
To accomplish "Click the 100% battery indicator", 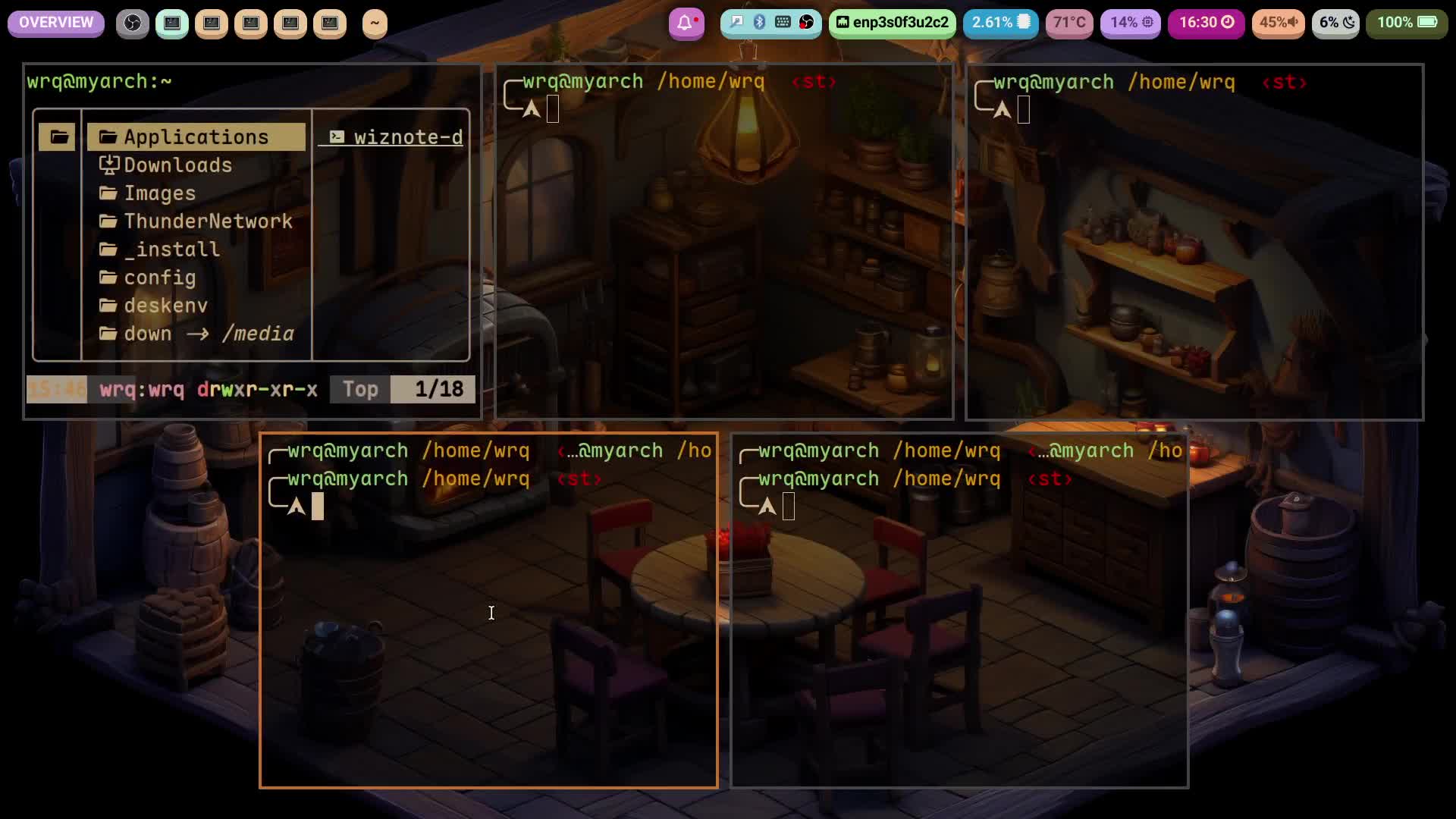I will (x=1407, y=23).
